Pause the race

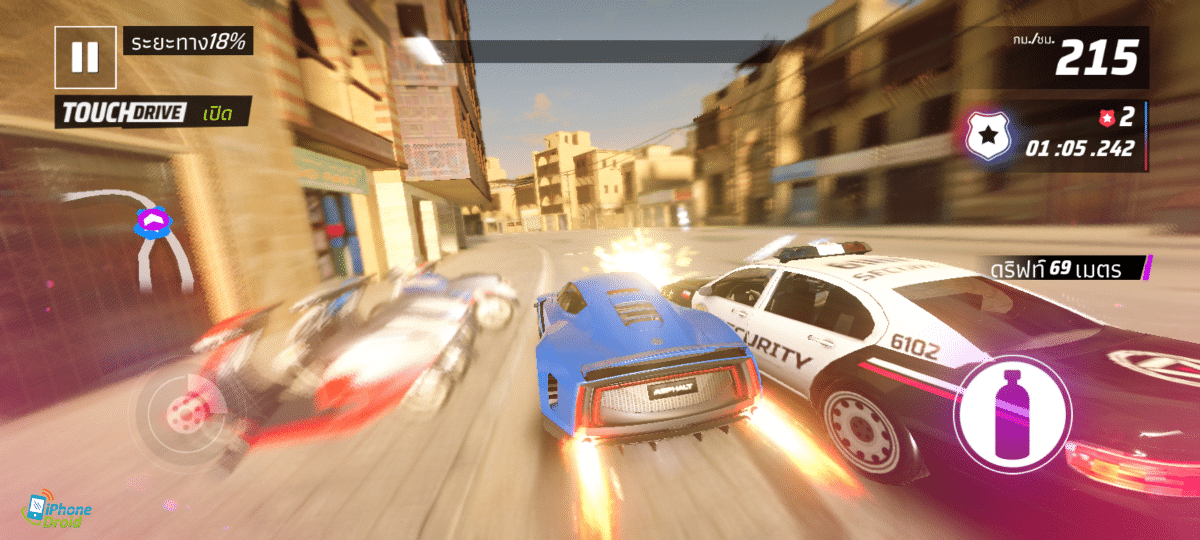tap(85, 57)
